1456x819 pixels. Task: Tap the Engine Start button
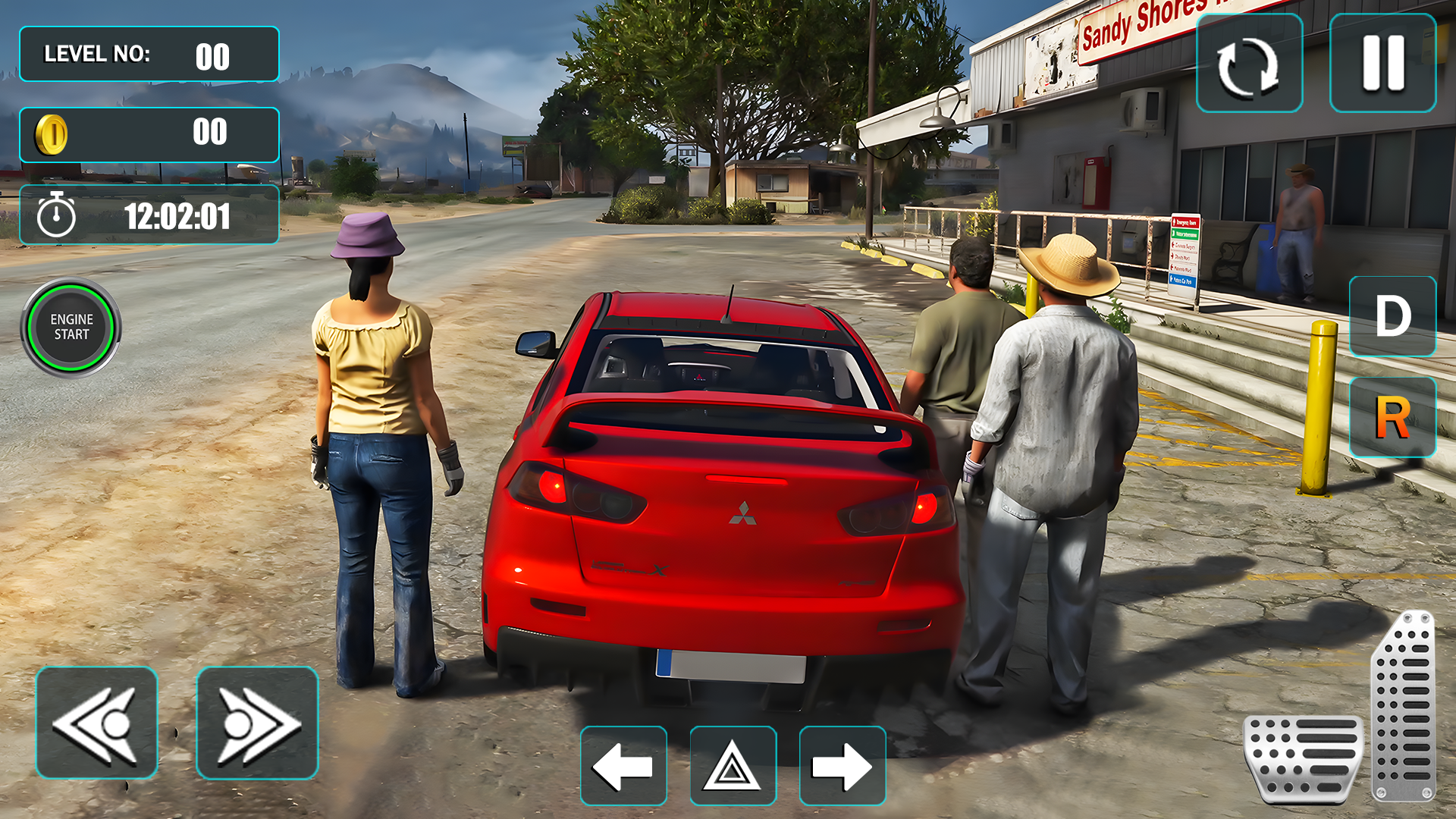pos(71,327)
